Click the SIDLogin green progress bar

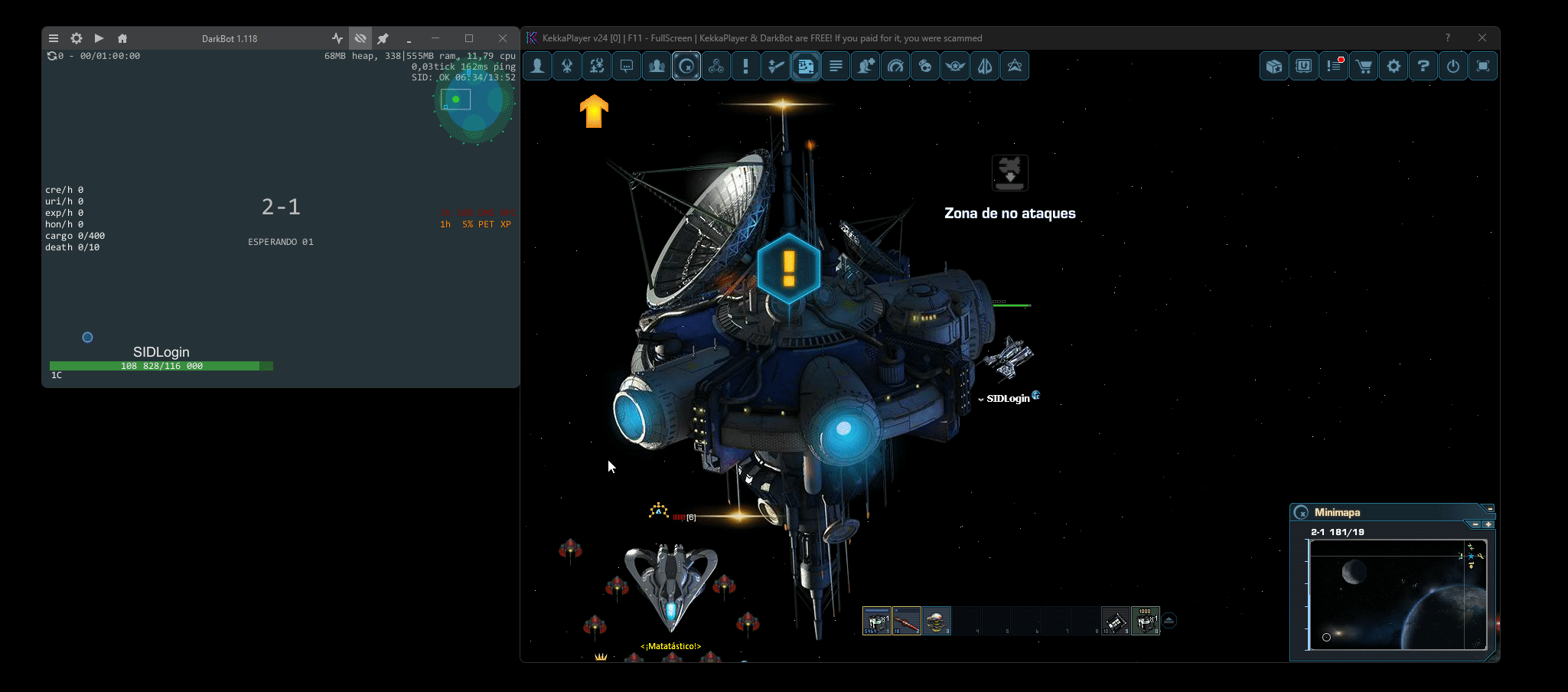[161, 366]
